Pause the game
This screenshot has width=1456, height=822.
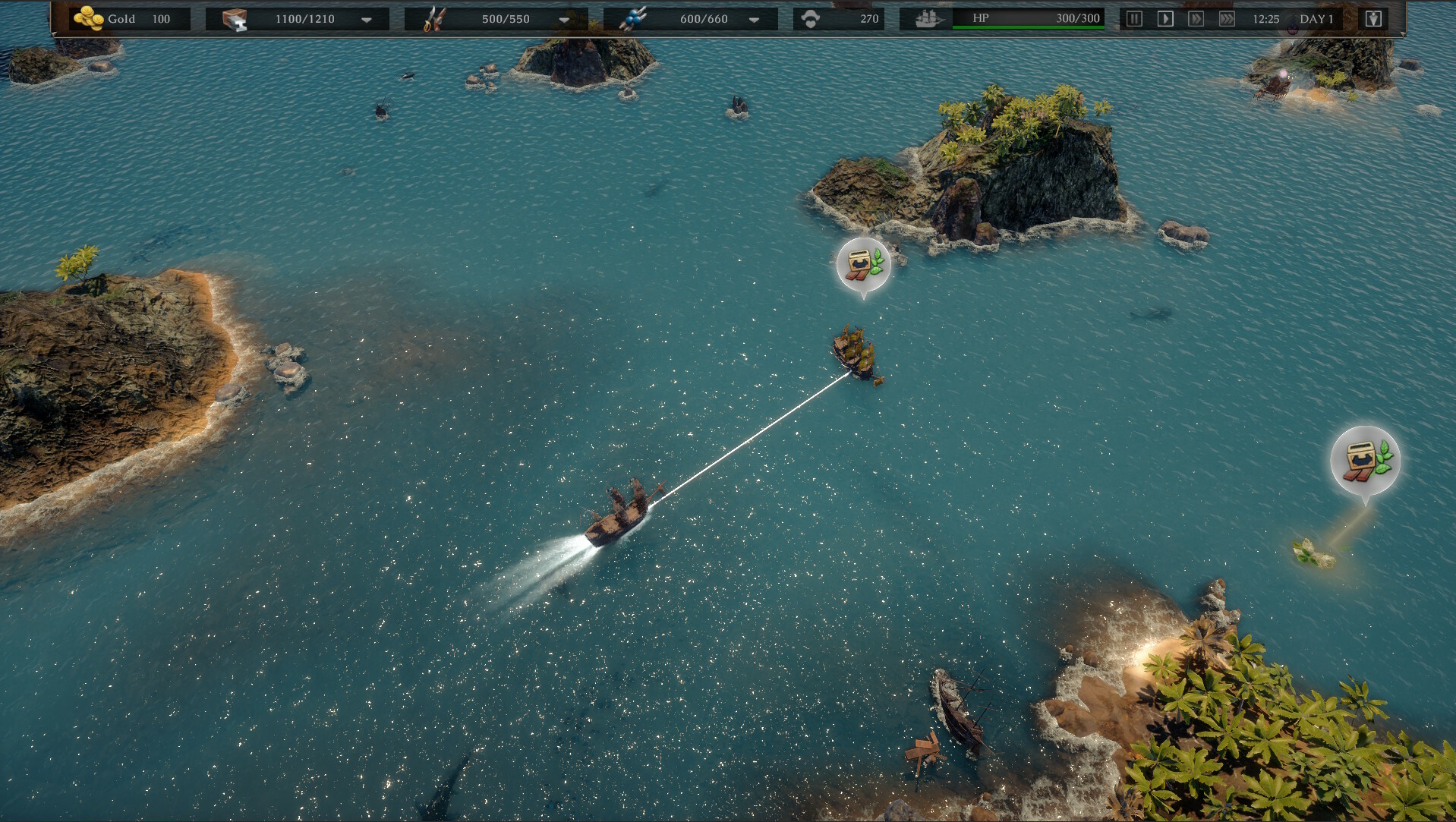1134,19
